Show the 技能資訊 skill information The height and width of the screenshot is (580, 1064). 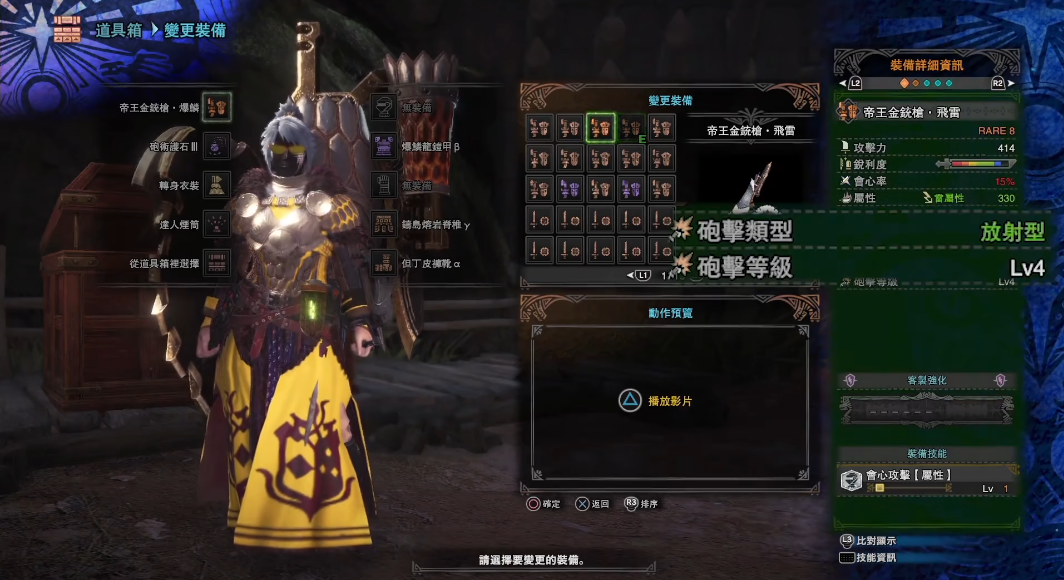868,558
